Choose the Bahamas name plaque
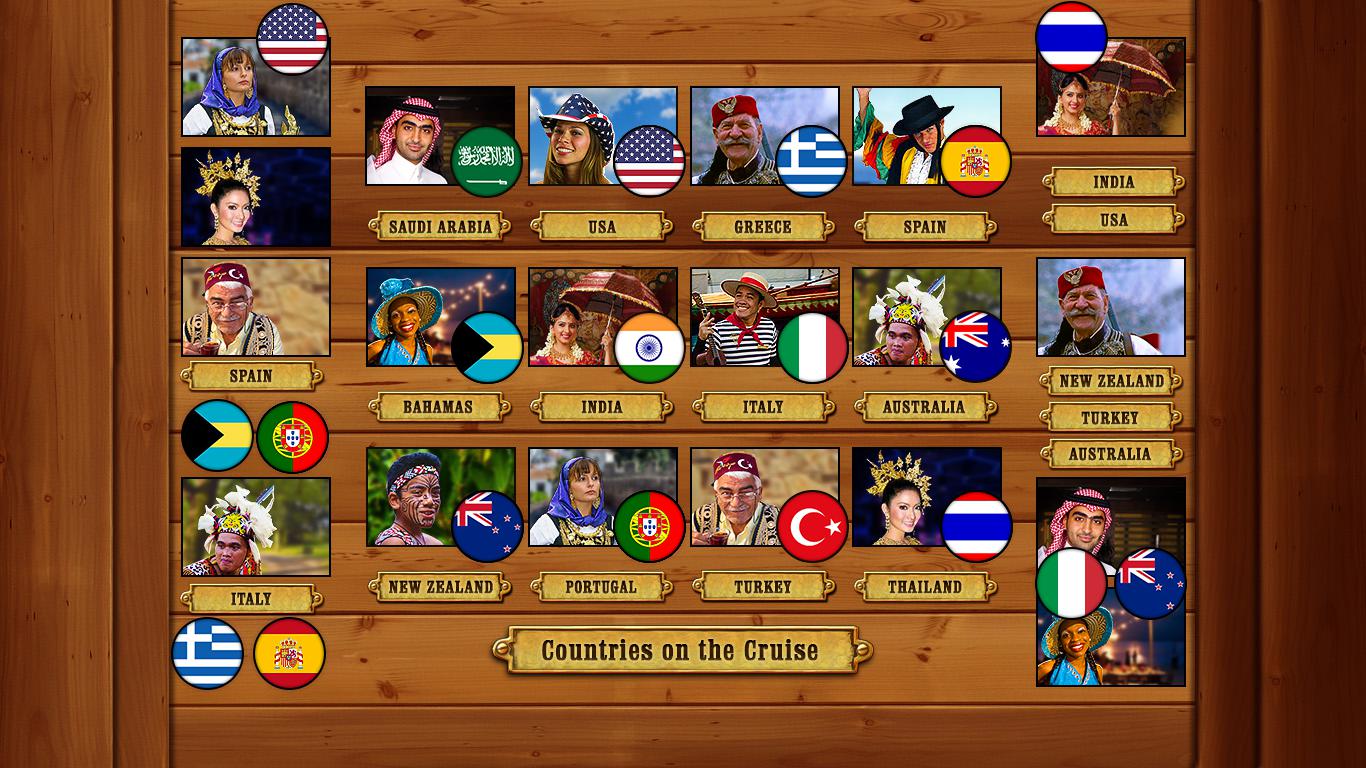 438,407
